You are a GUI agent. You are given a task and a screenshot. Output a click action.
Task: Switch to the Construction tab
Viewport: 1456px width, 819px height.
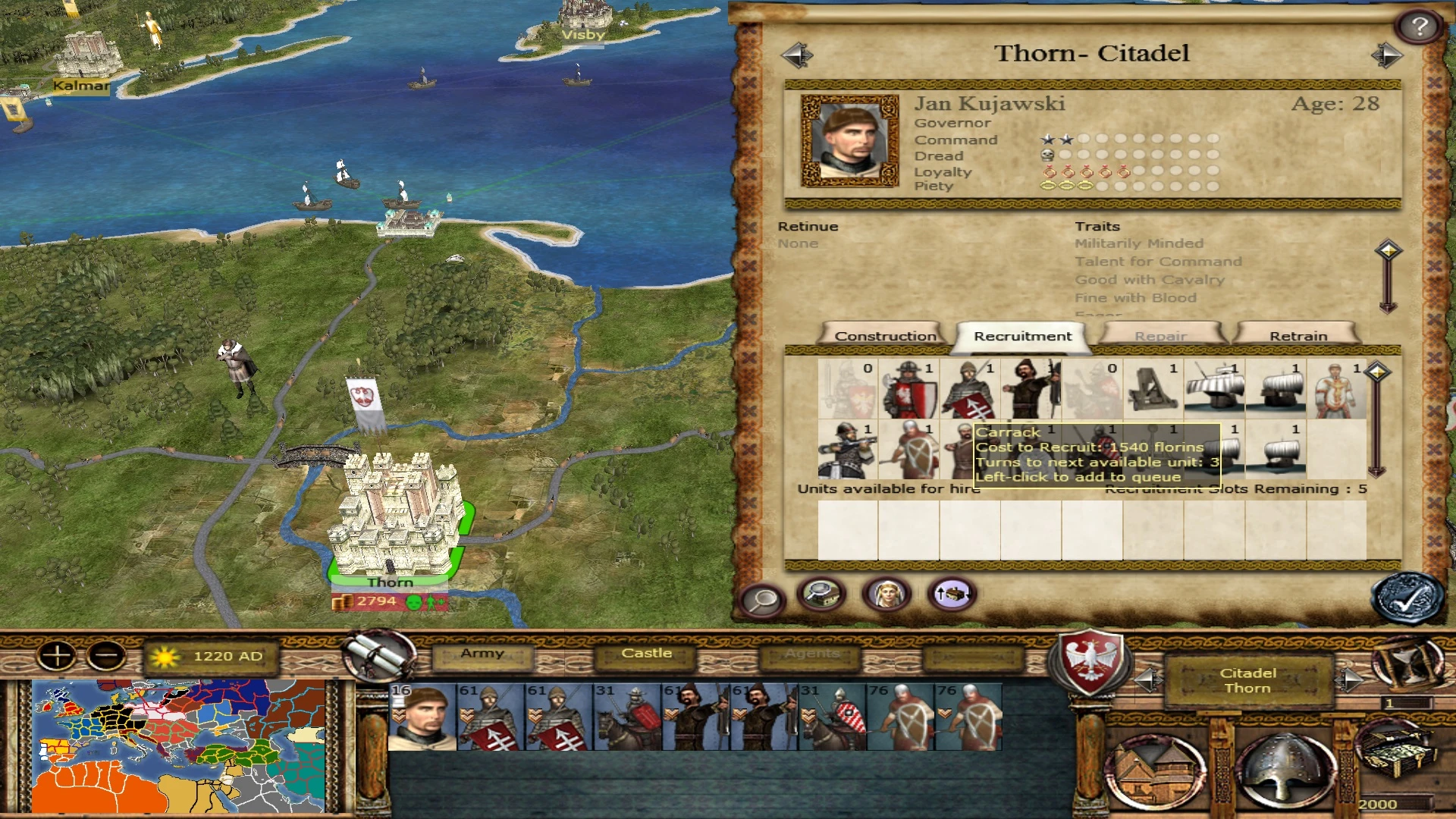point(884,334)
